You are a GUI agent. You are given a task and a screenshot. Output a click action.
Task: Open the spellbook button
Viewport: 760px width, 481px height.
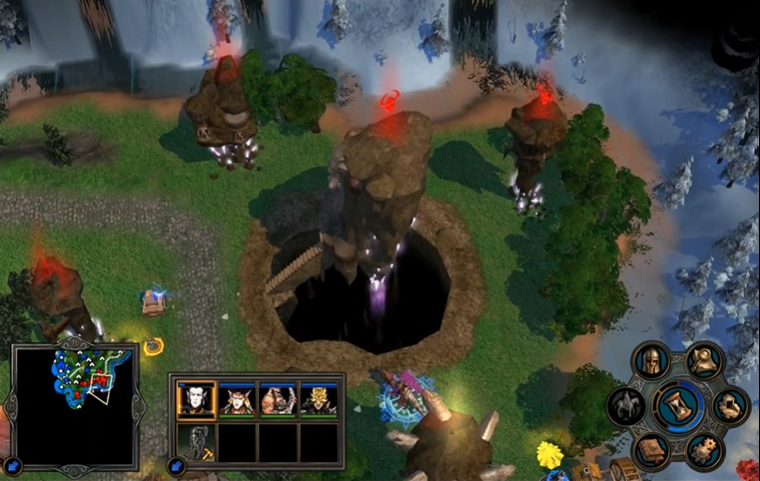[652, 451]
